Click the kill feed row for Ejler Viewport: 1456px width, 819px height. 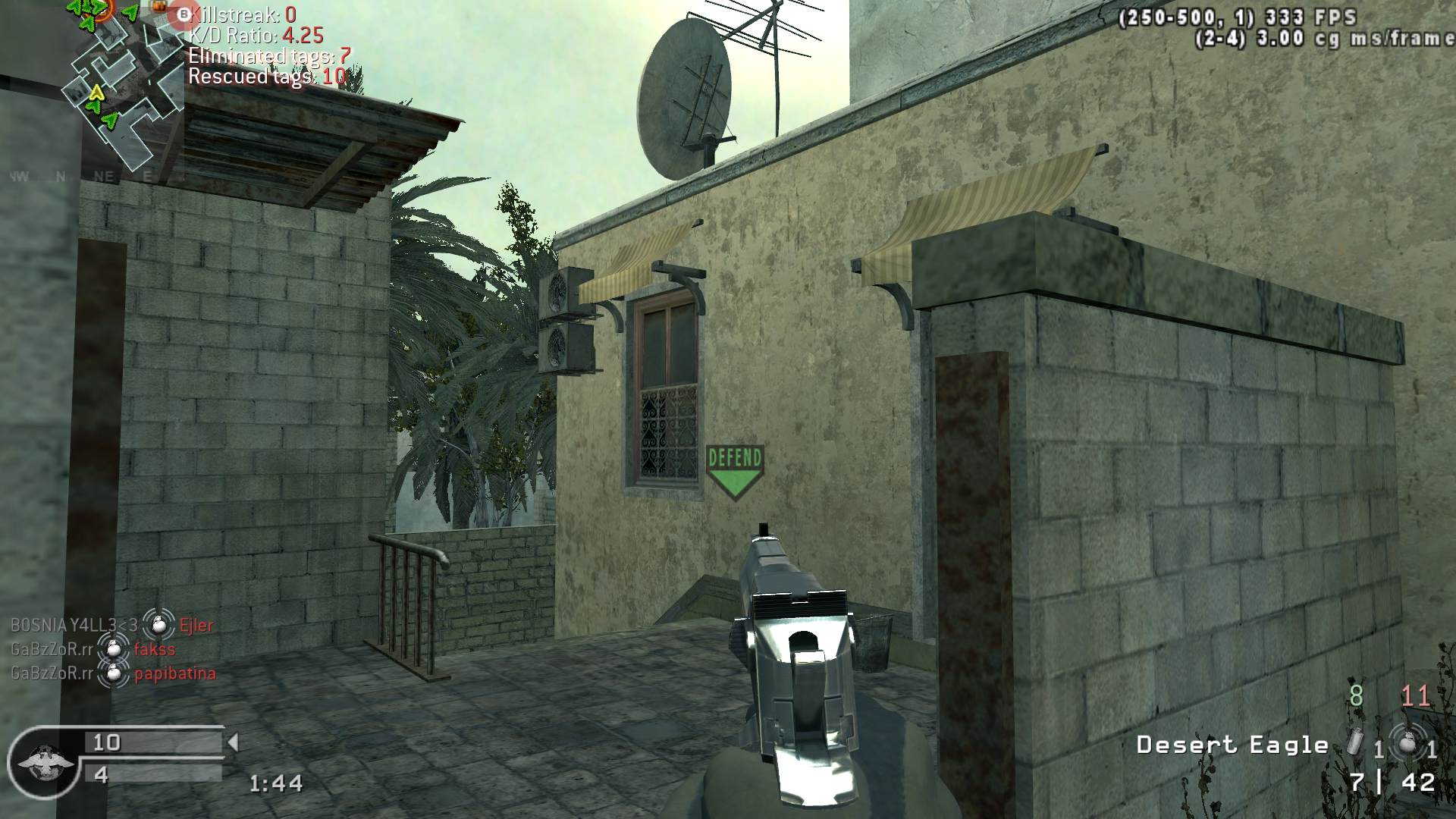[112, 625]
